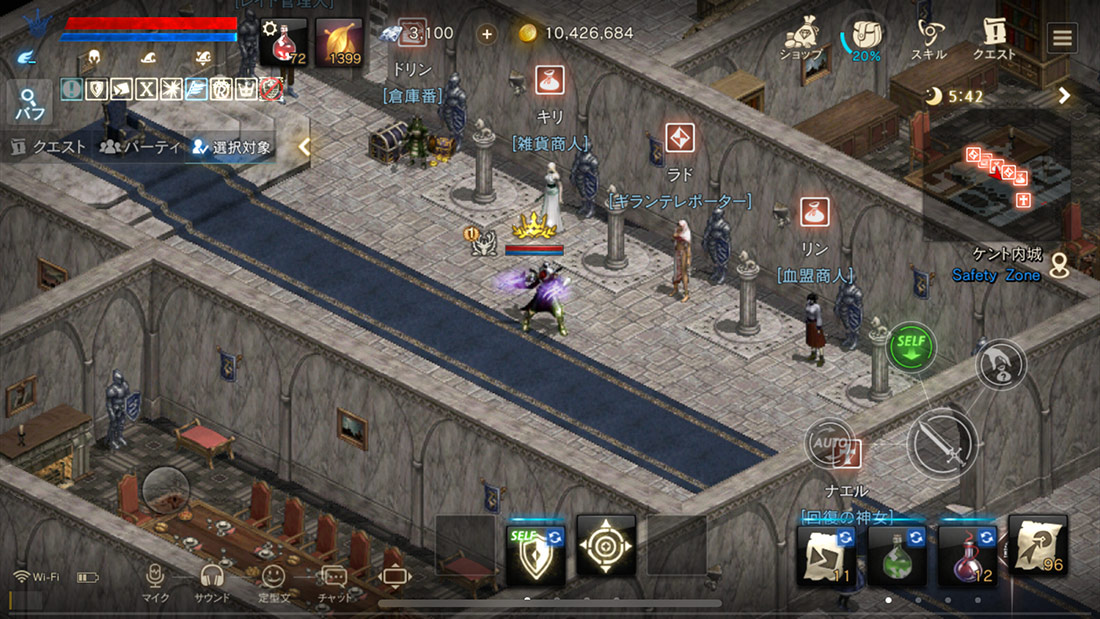
Task: Use the red potion quick slot
Action: [x=283, y=43]
